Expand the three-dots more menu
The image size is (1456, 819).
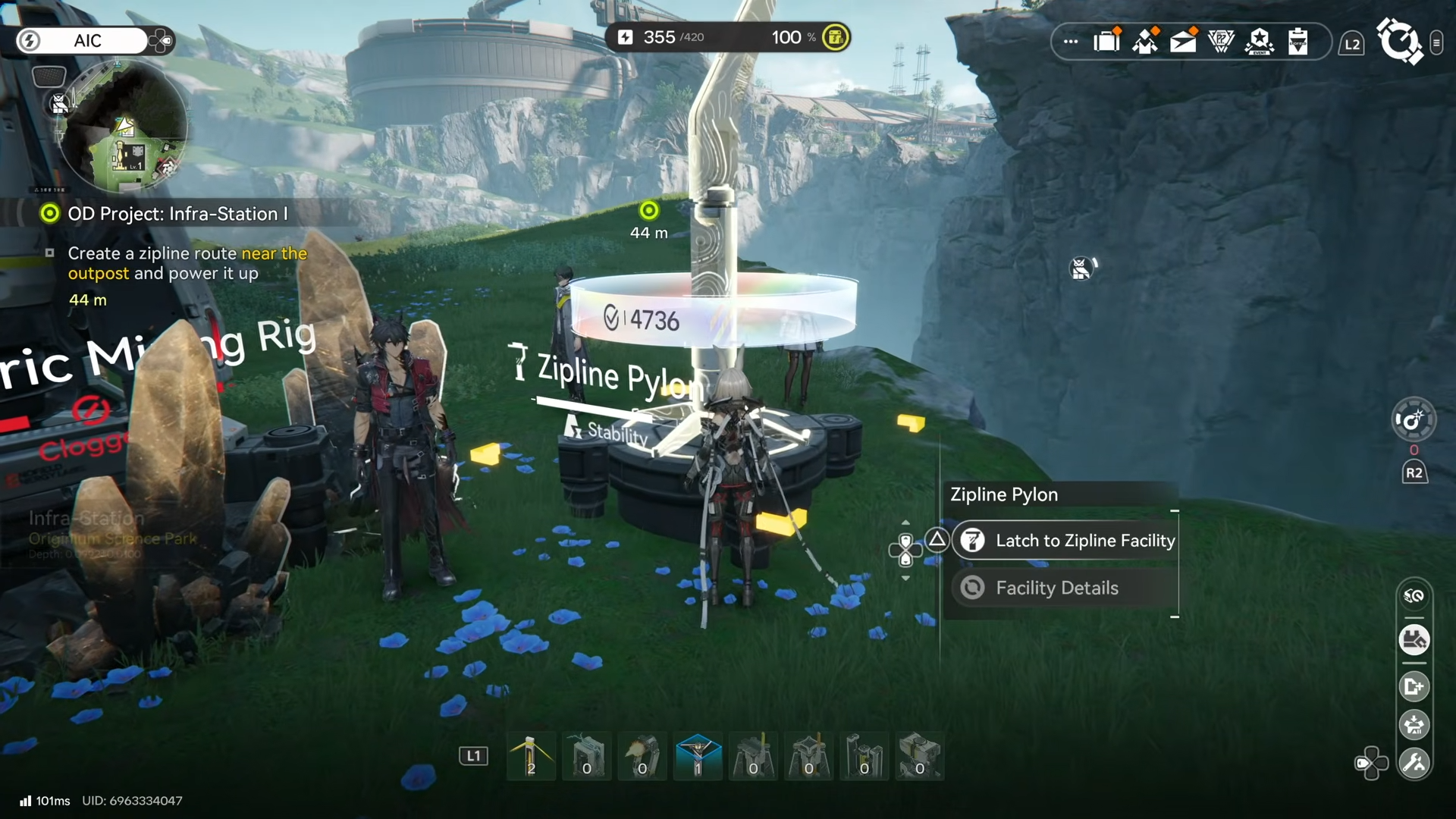pos(1070,42)
